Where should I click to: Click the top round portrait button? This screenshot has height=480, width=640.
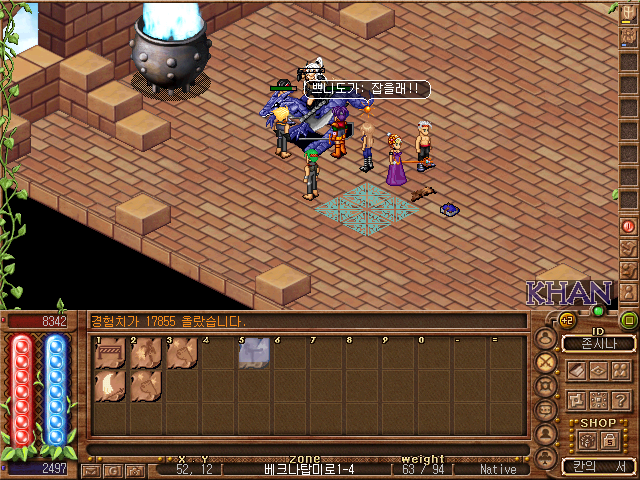pos(546,337)
